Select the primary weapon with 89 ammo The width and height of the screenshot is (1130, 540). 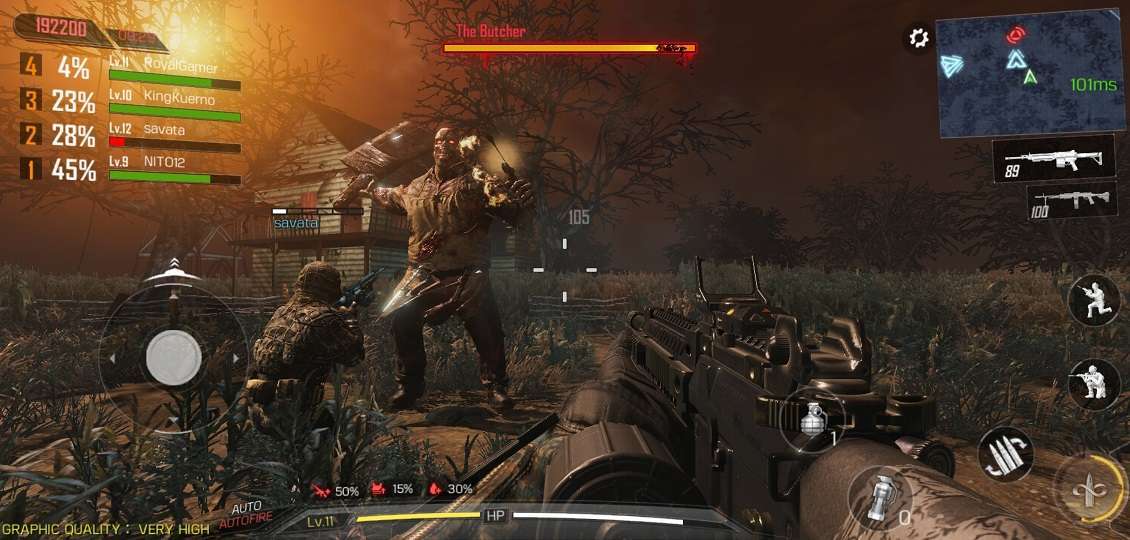(x=1053, y=158)
